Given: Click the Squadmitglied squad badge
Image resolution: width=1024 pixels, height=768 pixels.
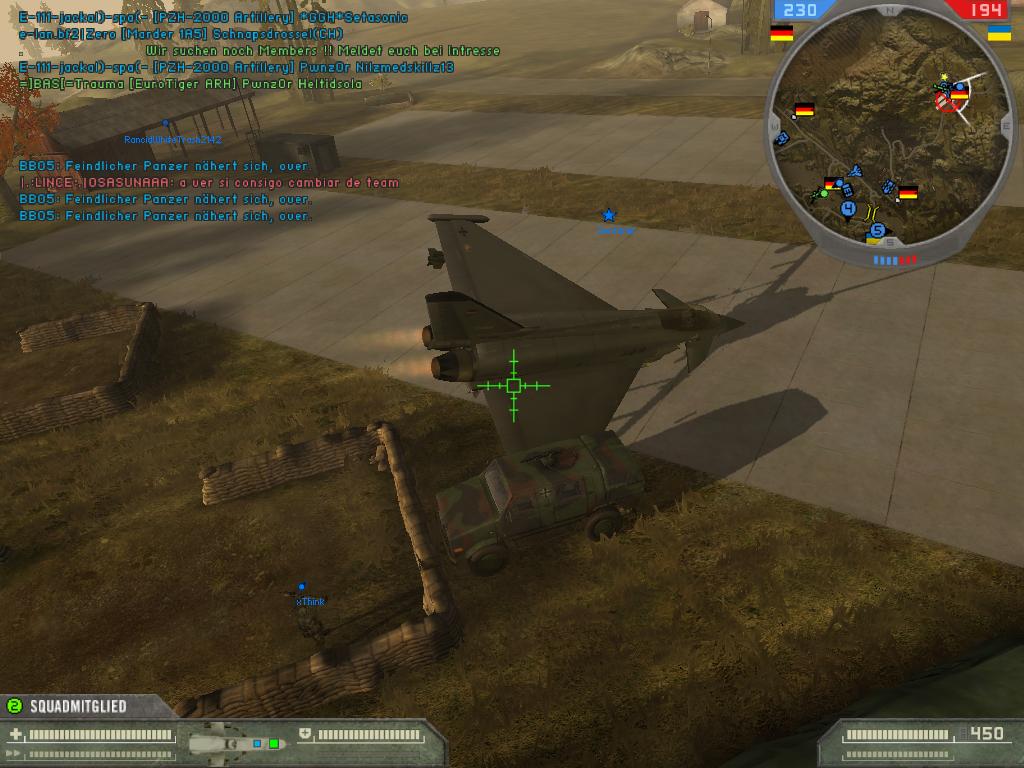Looking at the screenshot, I should pos(14,706).
